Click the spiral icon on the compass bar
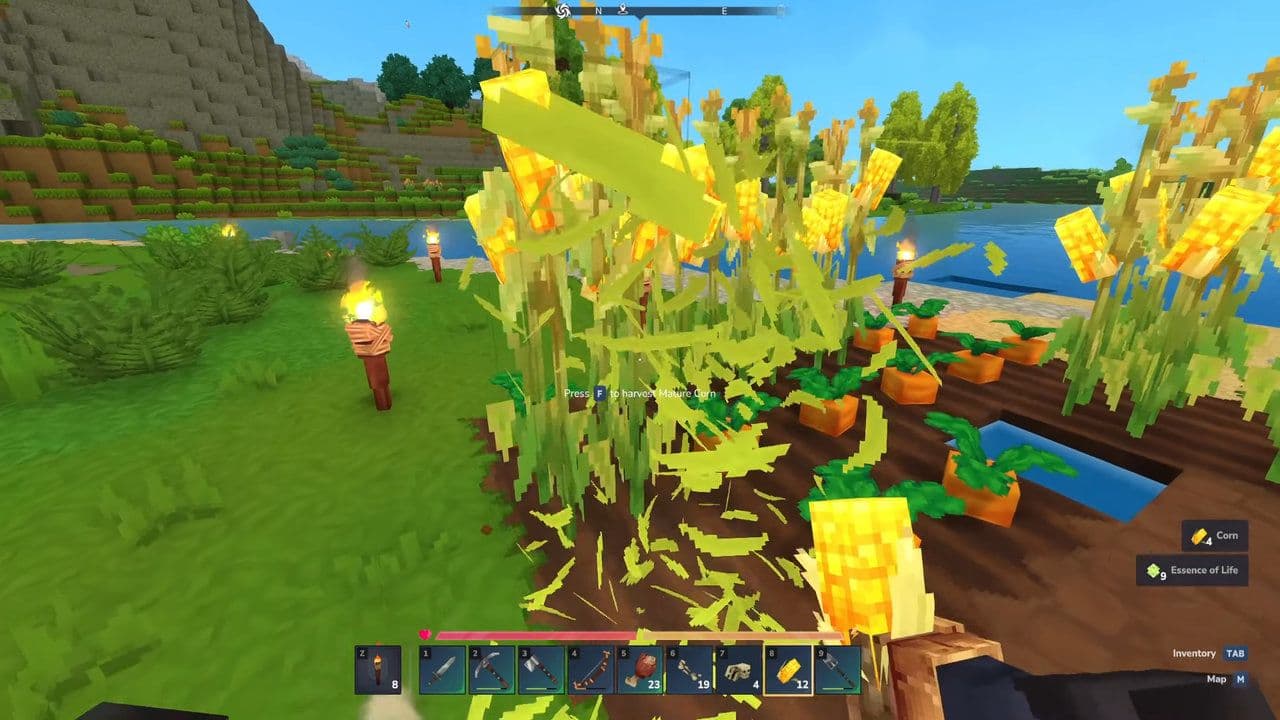The image size is (1280, 720). [562, 11]
